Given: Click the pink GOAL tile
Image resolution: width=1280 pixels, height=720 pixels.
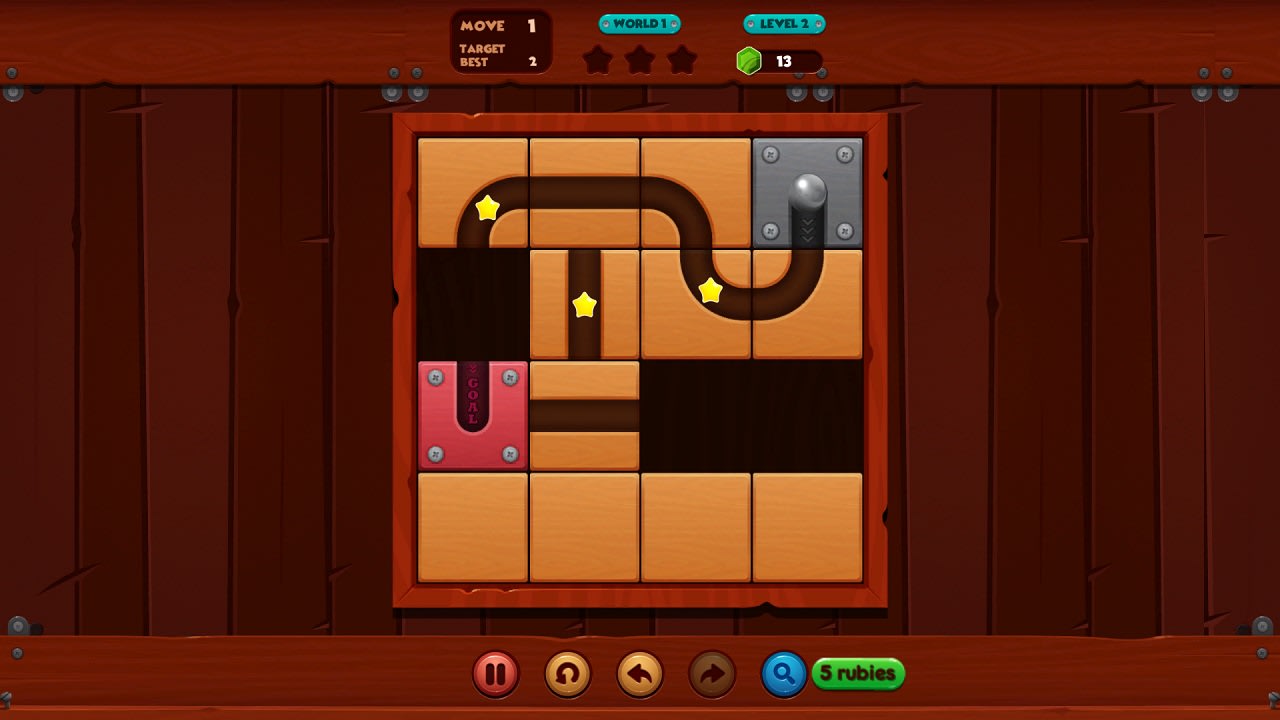Looking at the screenshot, I should coord(472,413).
